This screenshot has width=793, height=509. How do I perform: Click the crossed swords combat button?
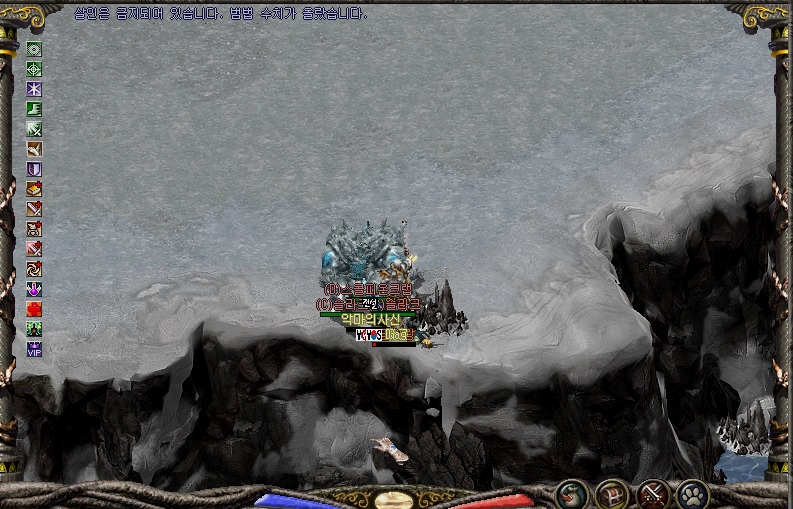(653, 493)
